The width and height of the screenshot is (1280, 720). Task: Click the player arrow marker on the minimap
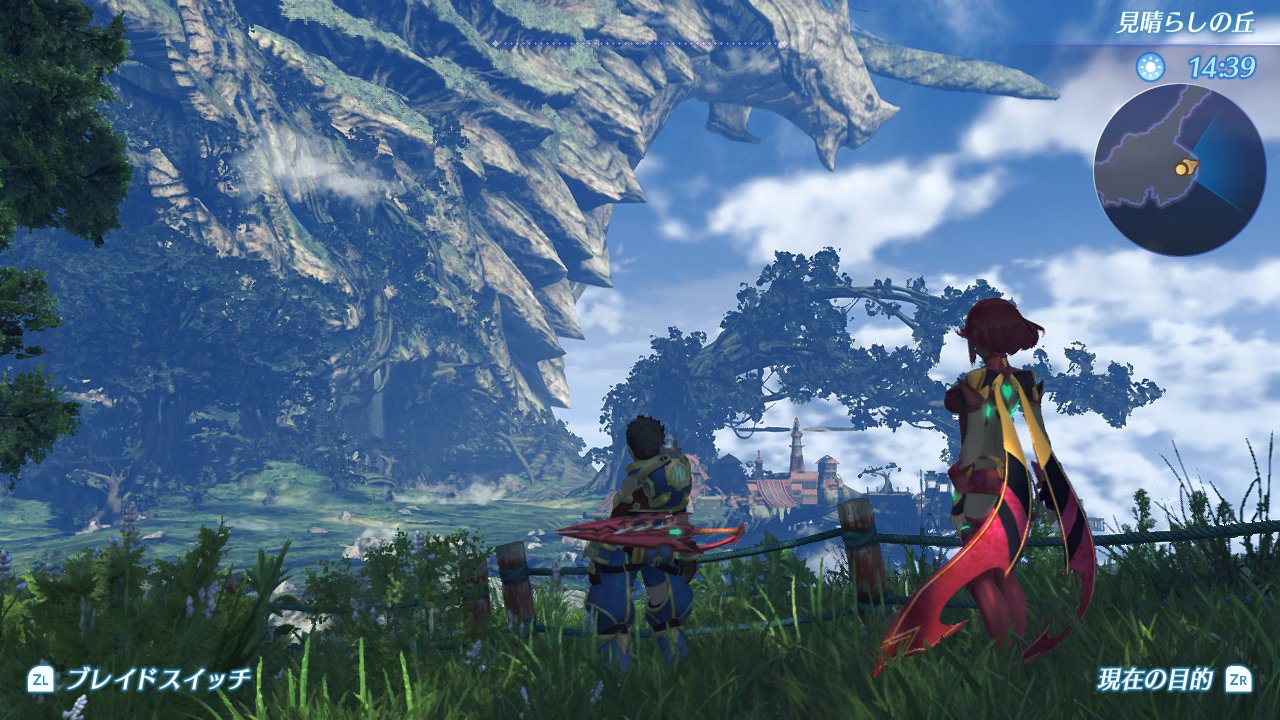point(1192,166)
